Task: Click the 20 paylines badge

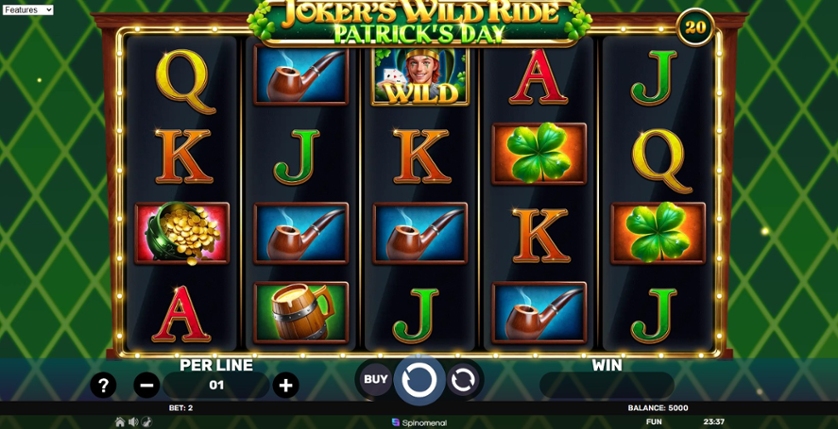Action: click(695, 26)
